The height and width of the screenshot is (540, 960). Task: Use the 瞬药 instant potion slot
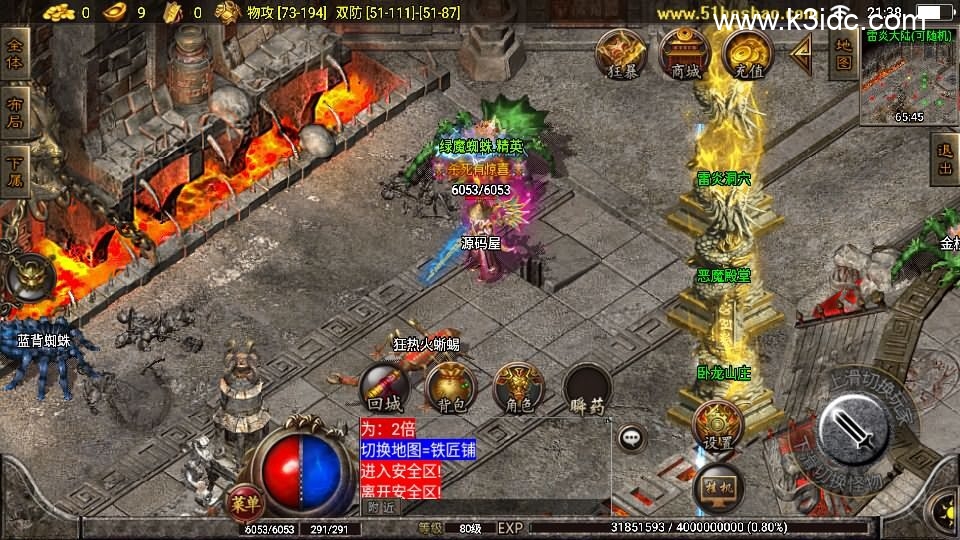click(587, 388)
